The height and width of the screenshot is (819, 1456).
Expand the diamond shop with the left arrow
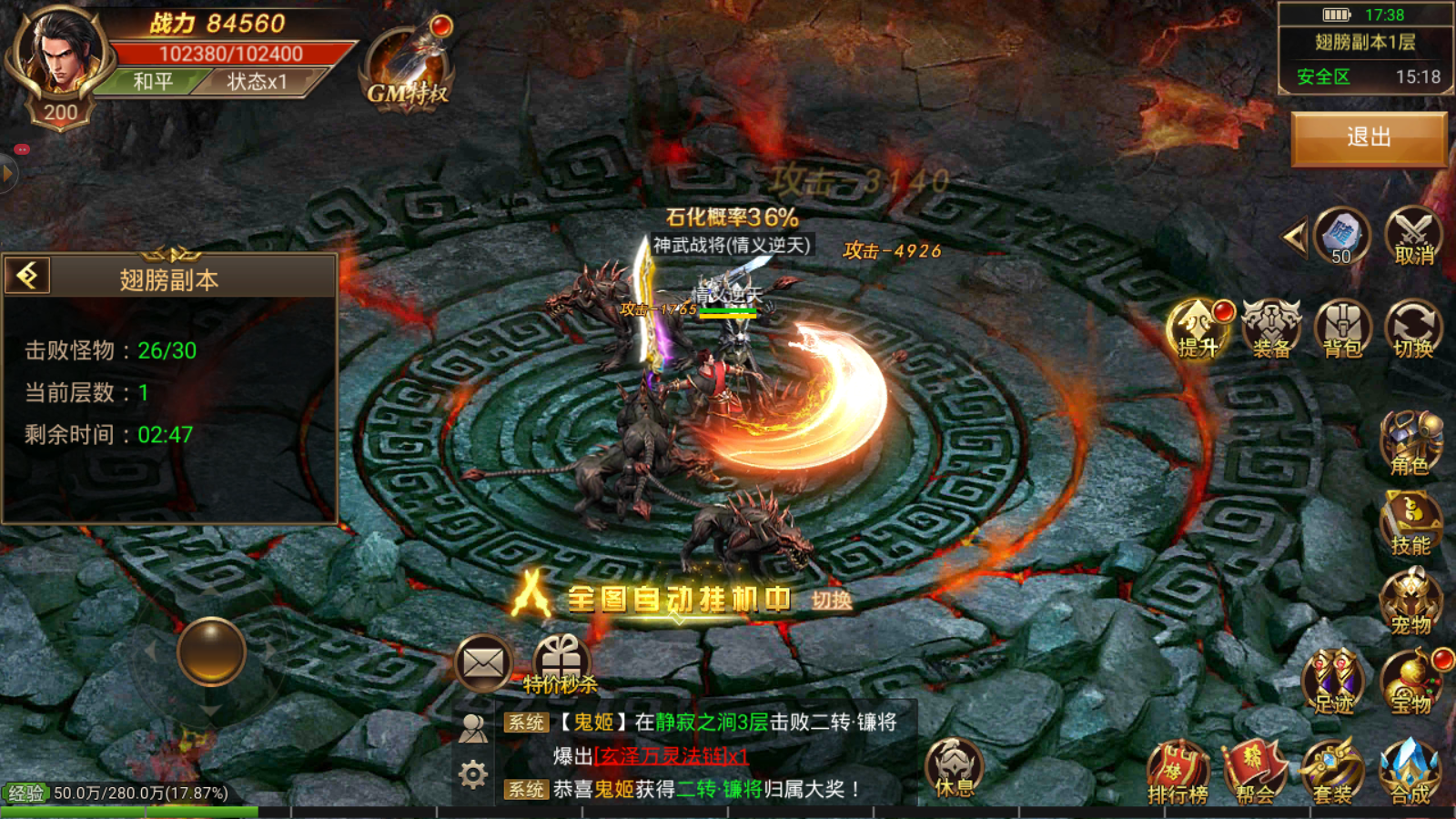tap(1292, 235)
